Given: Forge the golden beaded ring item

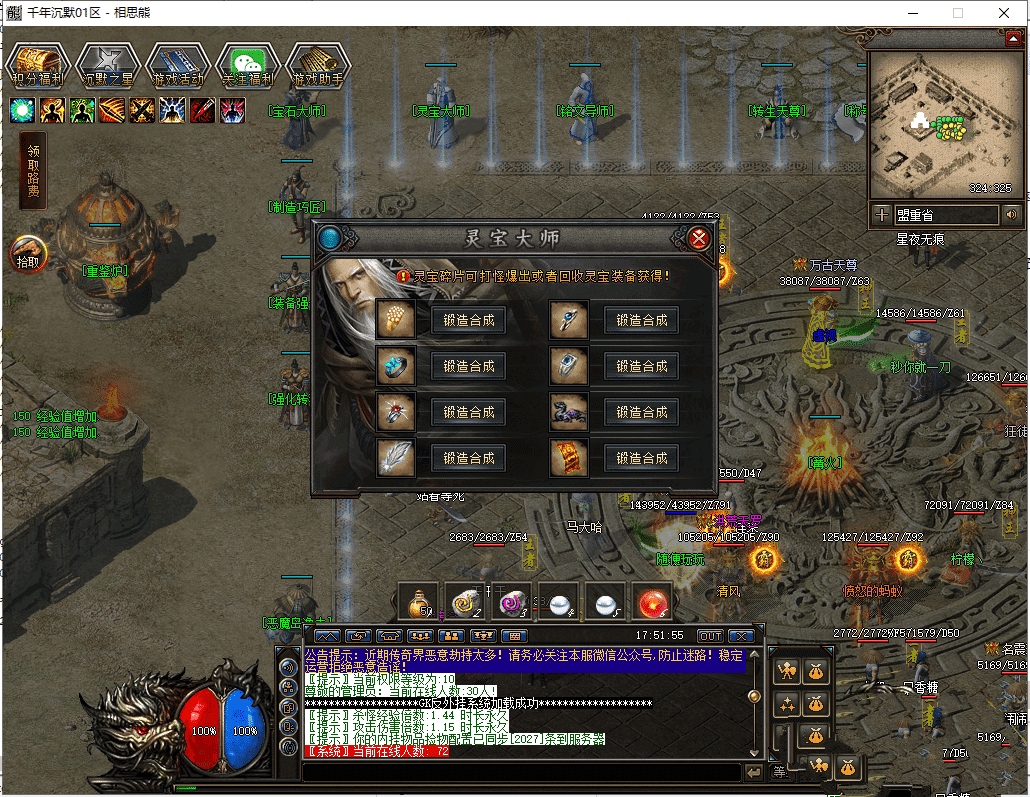Looking at the screenshot, I should [x=468, y=320].
